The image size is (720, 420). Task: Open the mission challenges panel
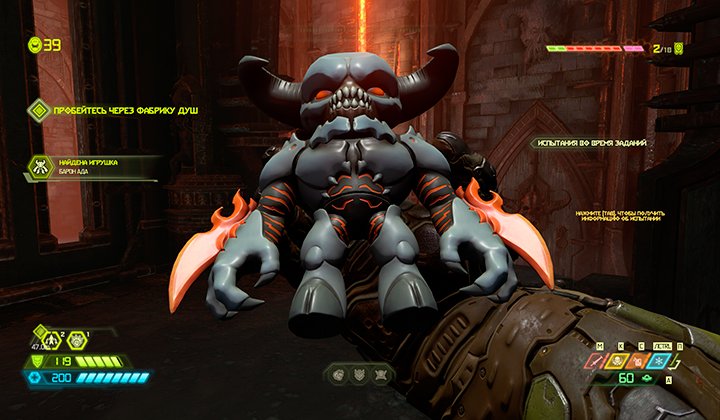(x=588, y=144)
